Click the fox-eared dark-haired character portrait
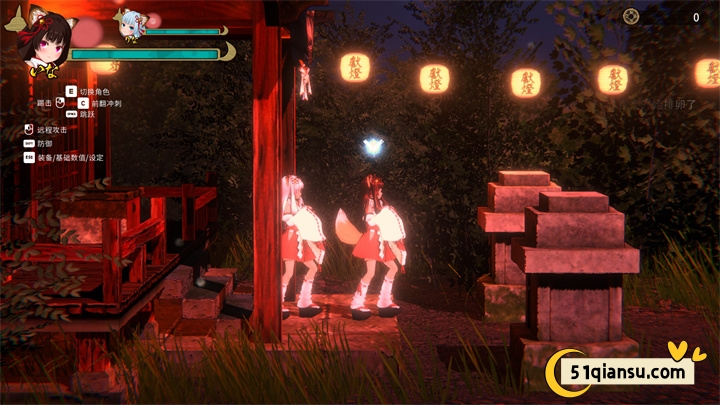Screen dimensions: 720x405 tap(43, 43)
